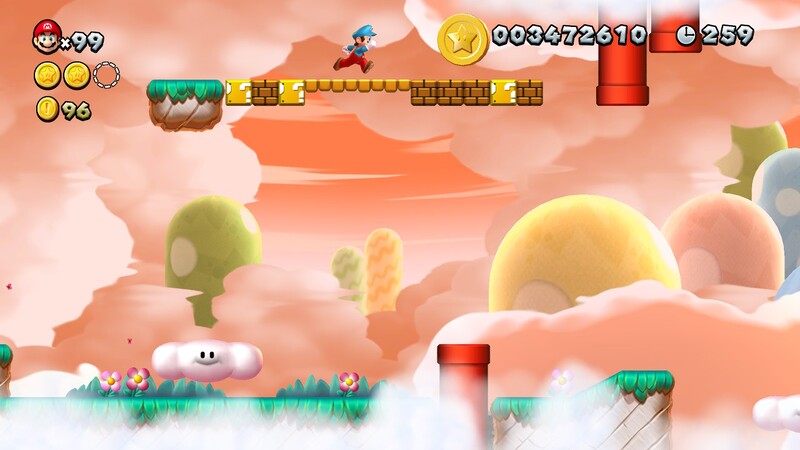Click the Mario head lives icon

(x=46, y=37)
